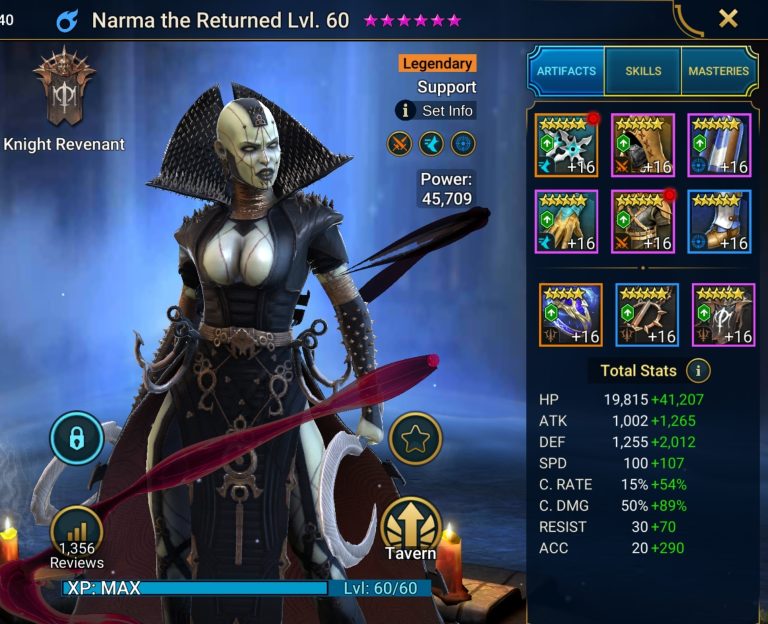Image resolution: width=768 pixels, height=624 pixels.
Task: Switch to the Skills tab
Action: 644,71
